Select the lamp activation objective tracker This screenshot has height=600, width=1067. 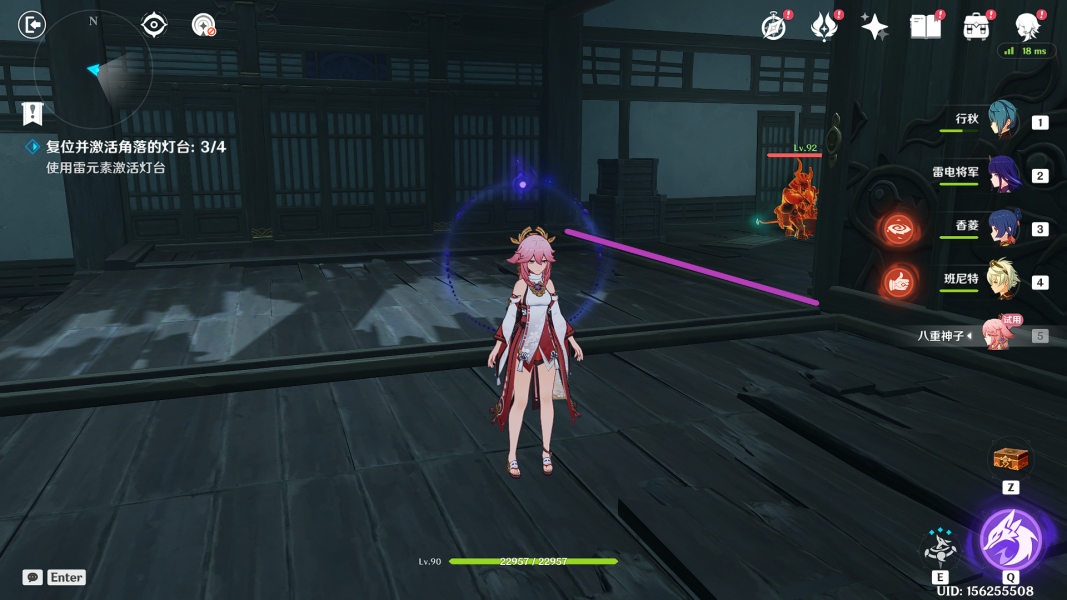pyautogui.click(x=135, y=147)
